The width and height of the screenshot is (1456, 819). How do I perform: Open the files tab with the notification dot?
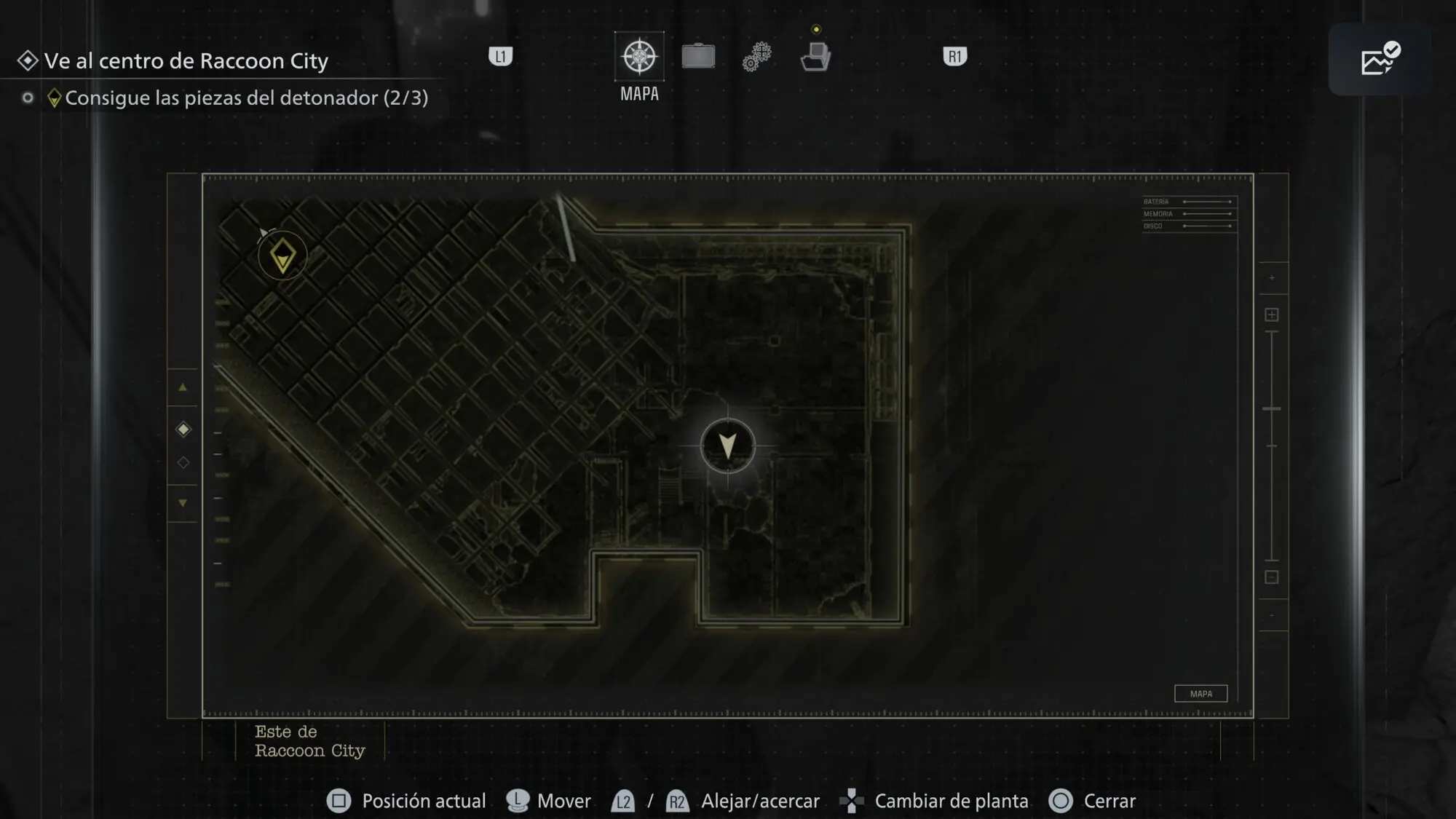[815, 57]
